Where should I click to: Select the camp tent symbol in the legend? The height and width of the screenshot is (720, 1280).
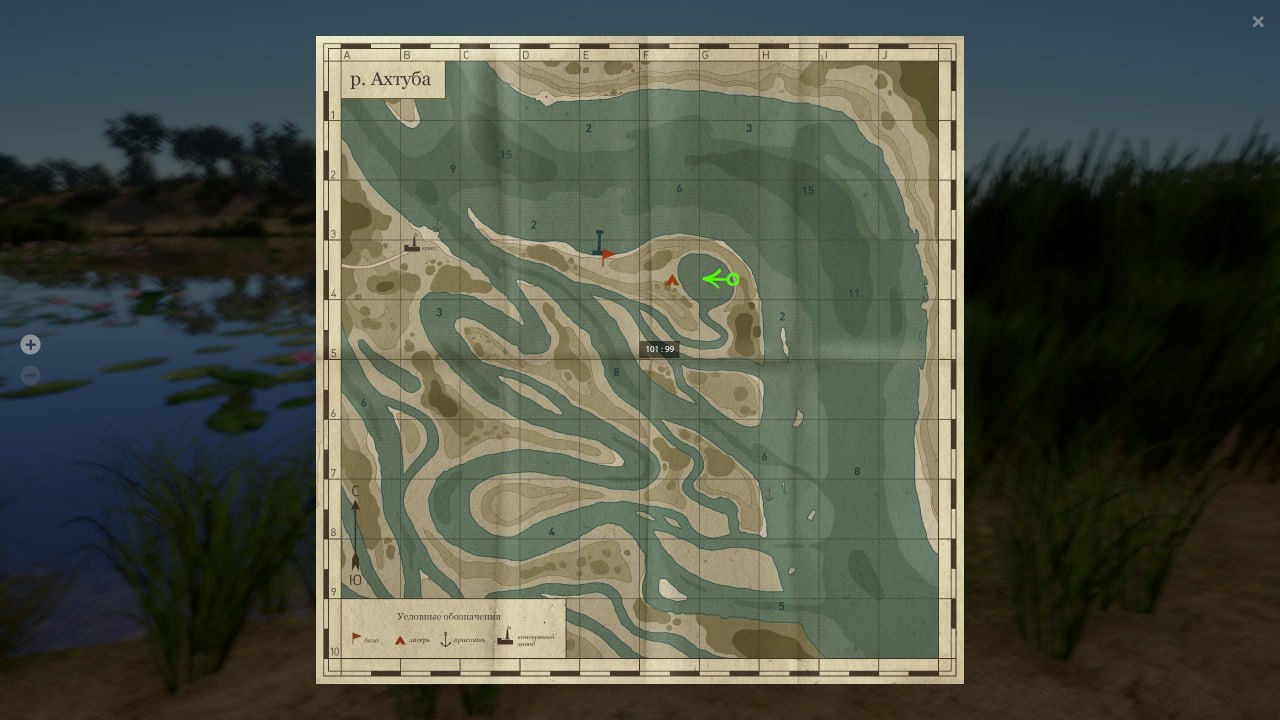coord(399,639)
